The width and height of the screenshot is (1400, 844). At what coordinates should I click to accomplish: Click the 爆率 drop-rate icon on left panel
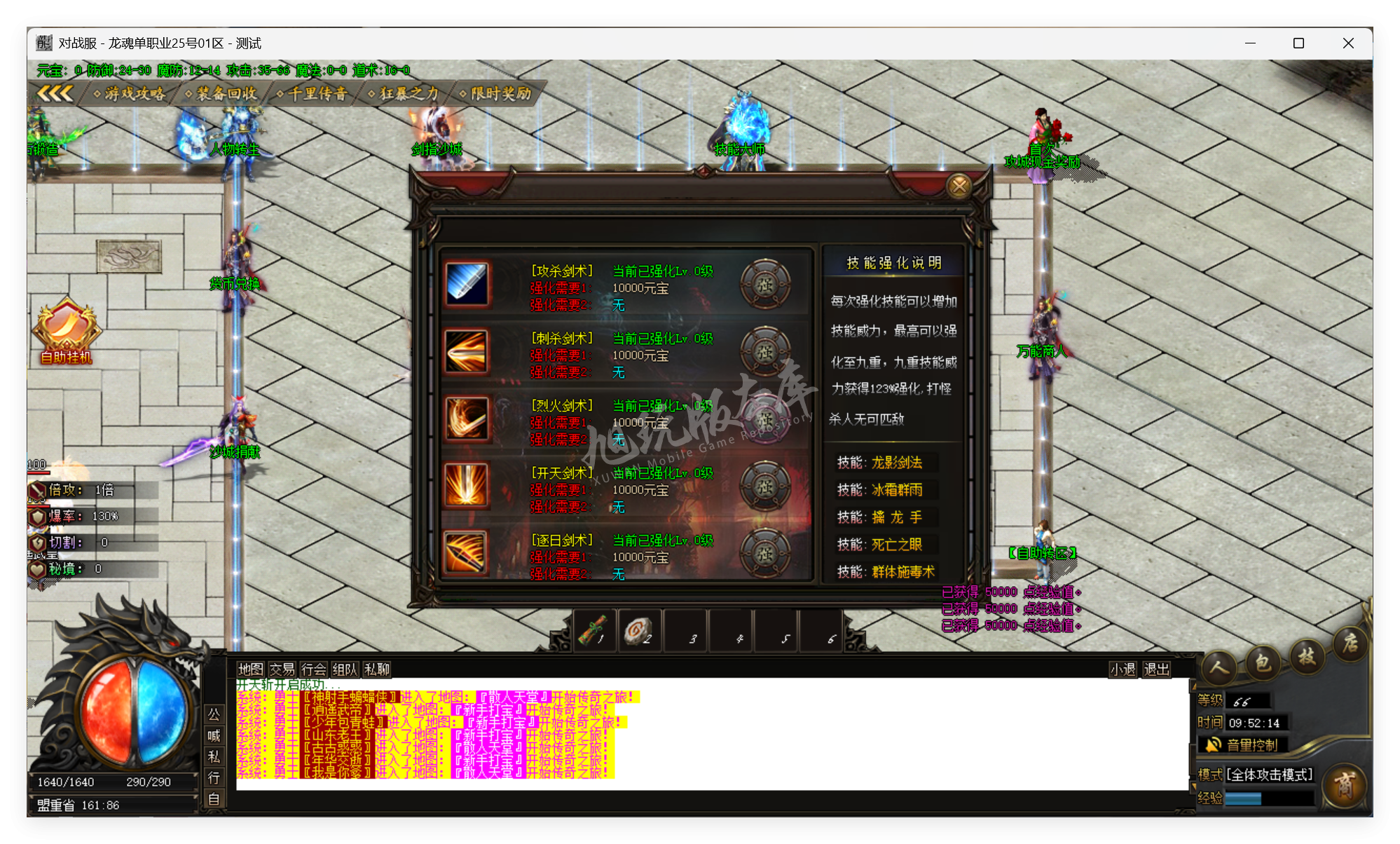click(39, 515)
